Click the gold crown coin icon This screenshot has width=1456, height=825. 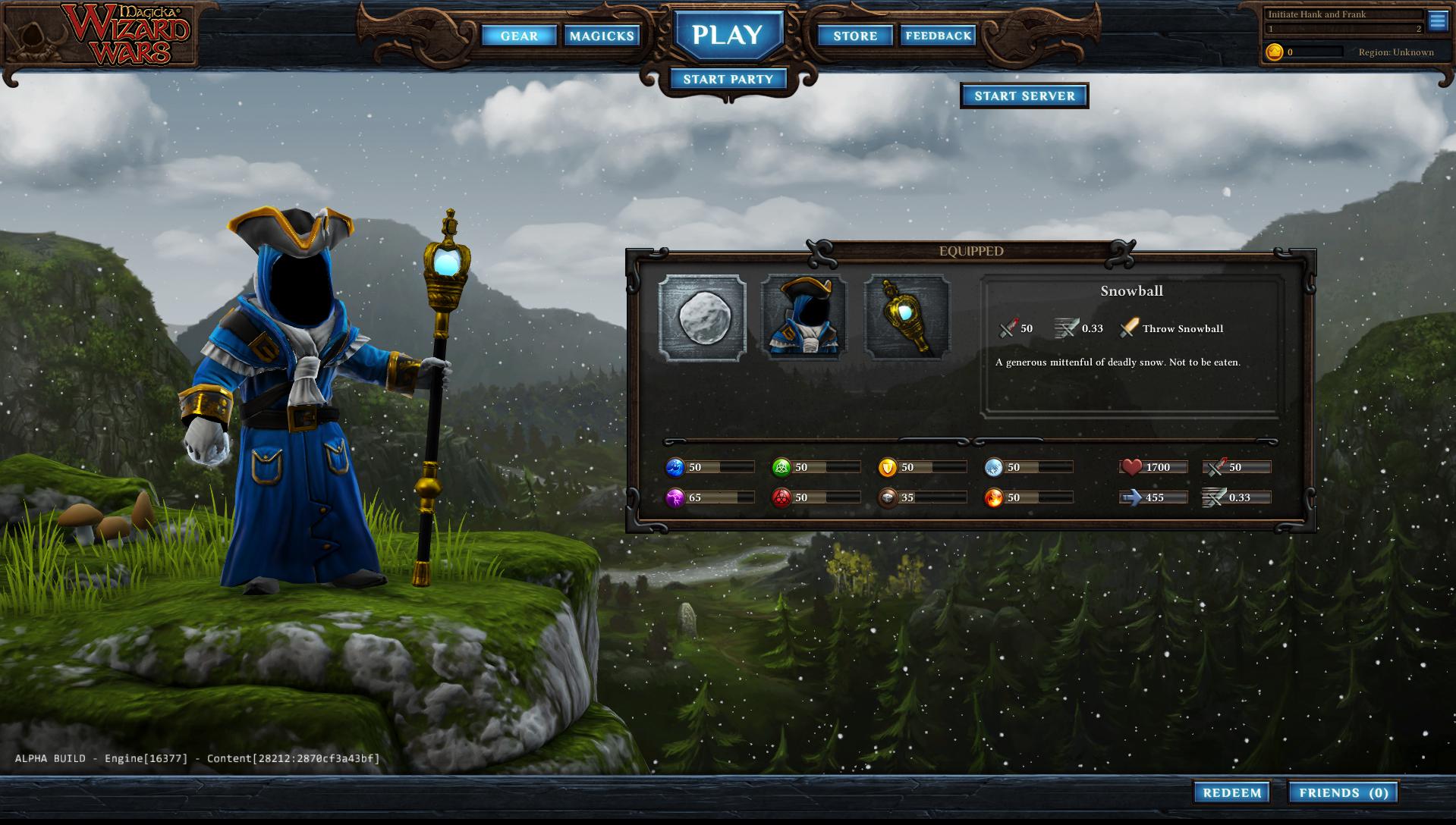1274,52
